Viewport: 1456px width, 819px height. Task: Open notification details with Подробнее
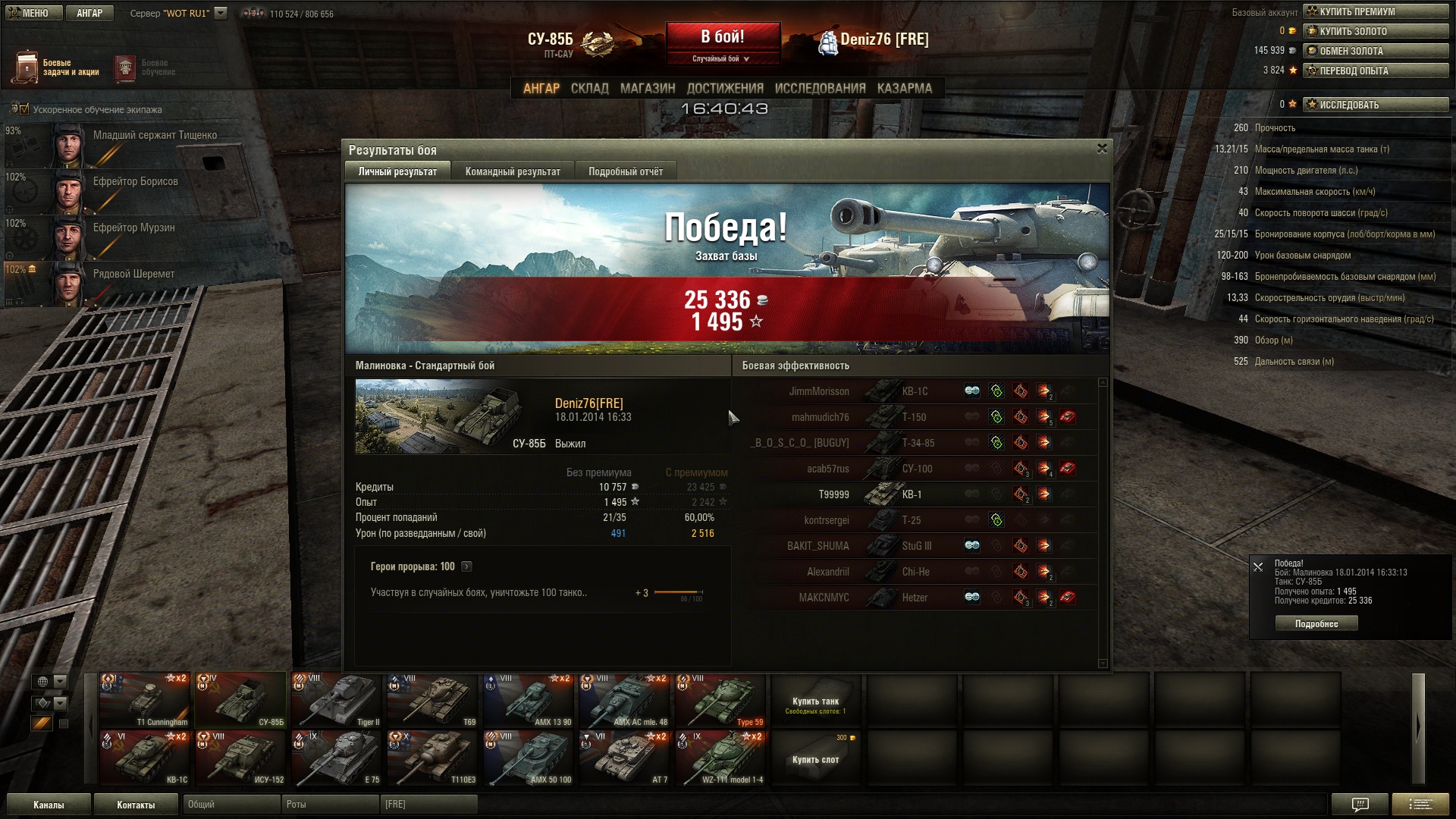(1316, 623)
